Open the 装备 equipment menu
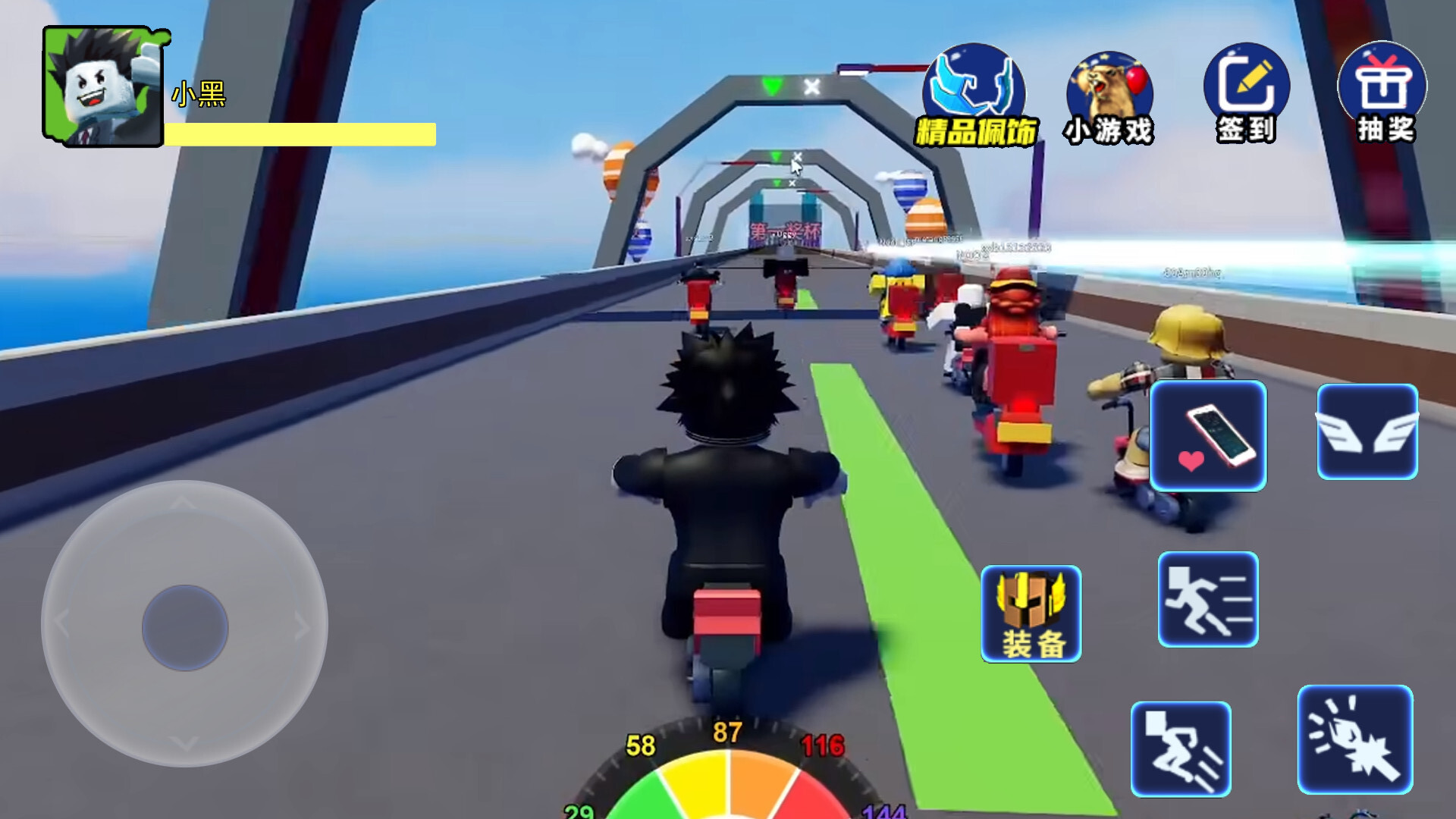This screenshot has height=819, width=1456. point(1031,614)
